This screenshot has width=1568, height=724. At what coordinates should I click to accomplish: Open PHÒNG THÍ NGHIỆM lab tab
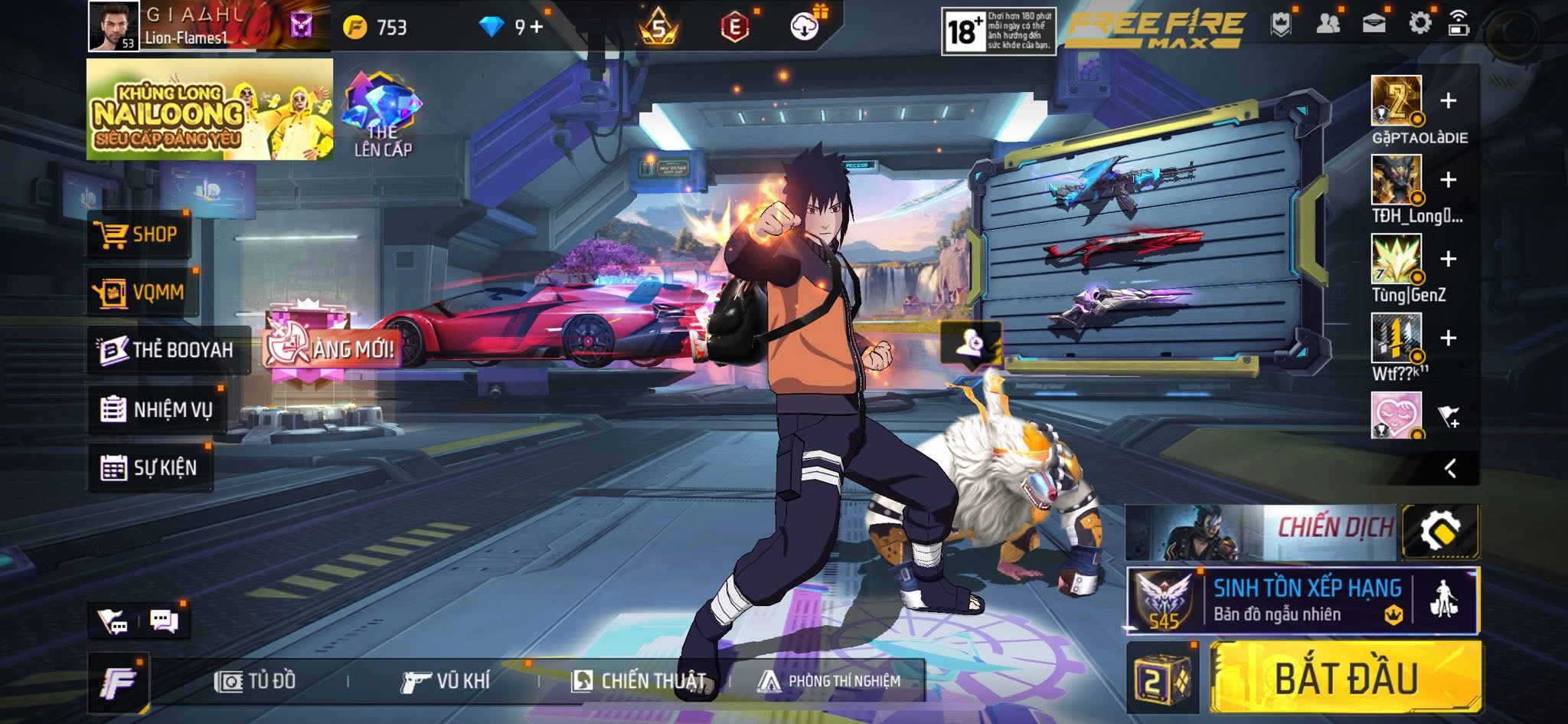pyautogui.click(x=829, y=680)
